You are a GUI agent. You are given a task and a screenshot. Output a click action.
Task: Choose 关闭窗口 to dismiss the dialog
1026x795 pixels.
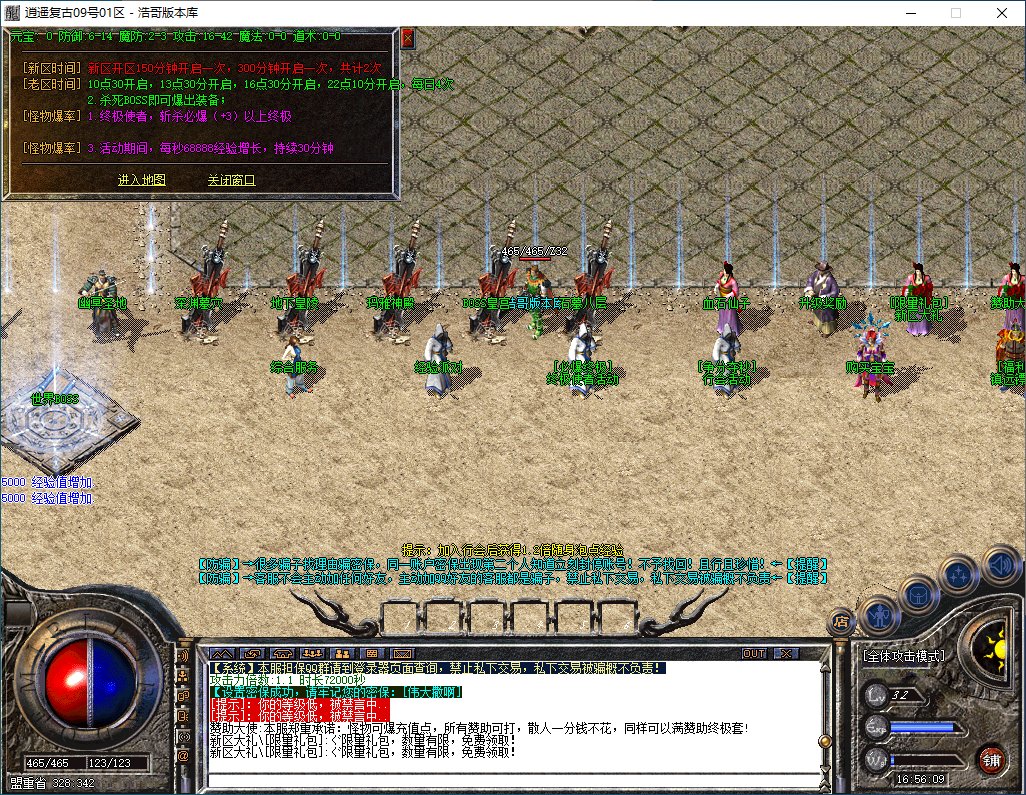(231, 180)
